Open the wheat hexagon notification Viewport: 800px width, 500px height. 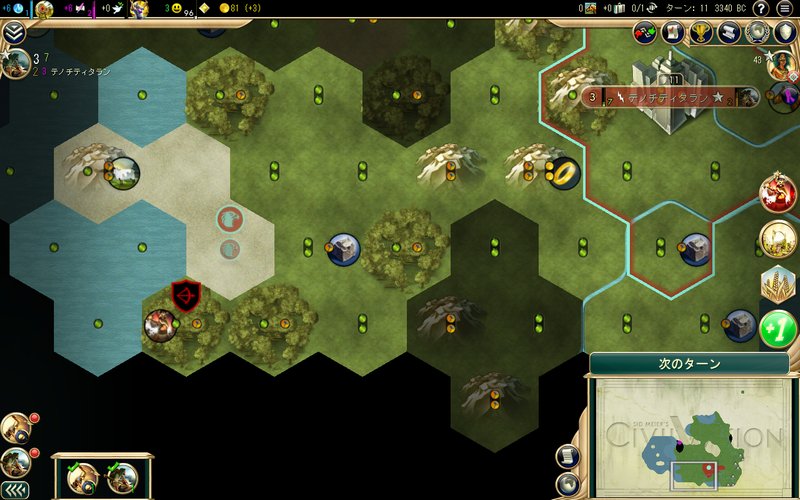(x=778, y=284)
